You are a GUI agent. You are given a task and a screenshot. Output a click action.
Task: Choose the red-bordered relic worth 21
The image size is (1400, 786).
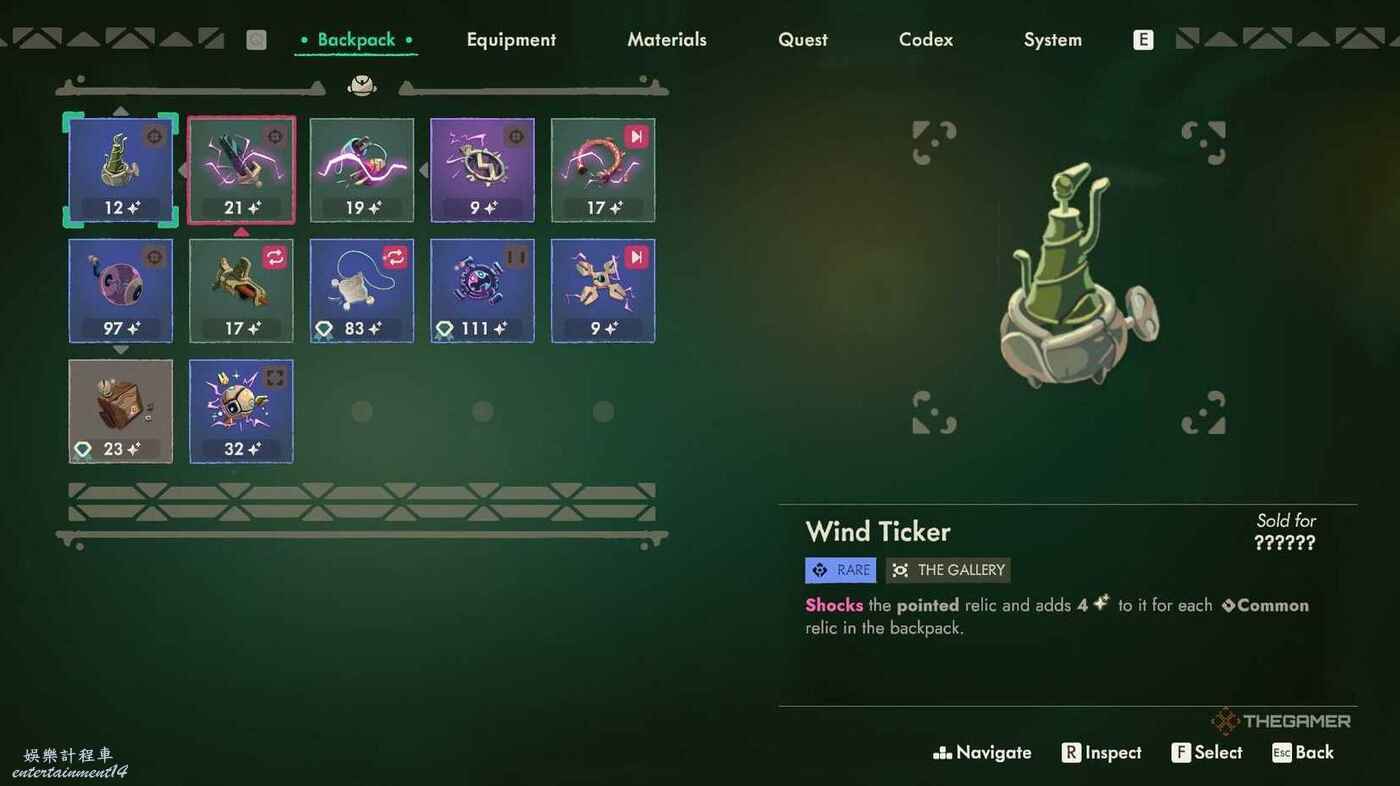pos(241,170)
